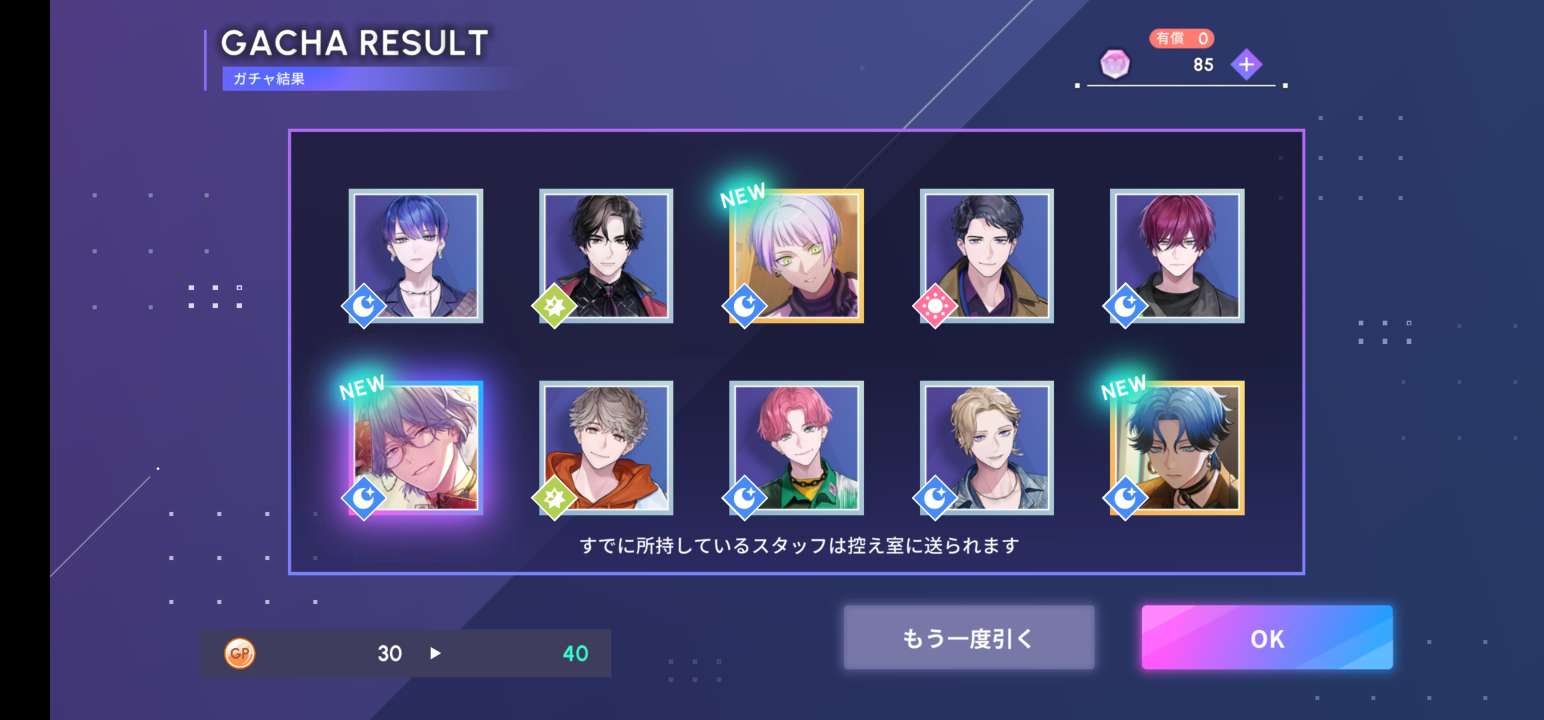Choose the dark-haired staff card with glasses
Screen dimensions: 1544x720
tap(606, 256)
